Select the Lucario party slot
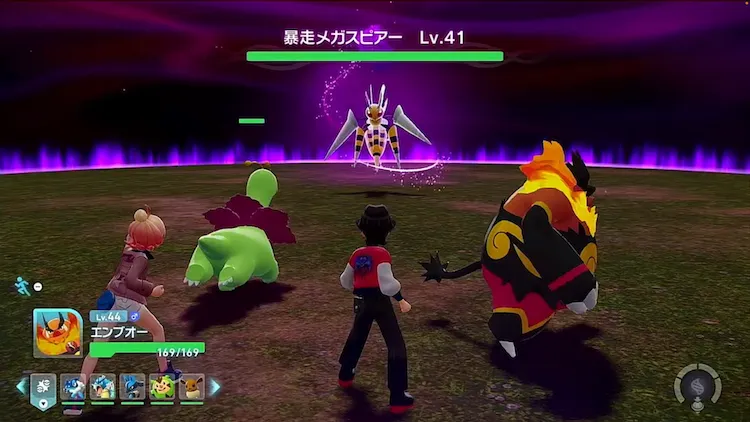The width and height of the screenshot is (750, 422). point(132,387)
